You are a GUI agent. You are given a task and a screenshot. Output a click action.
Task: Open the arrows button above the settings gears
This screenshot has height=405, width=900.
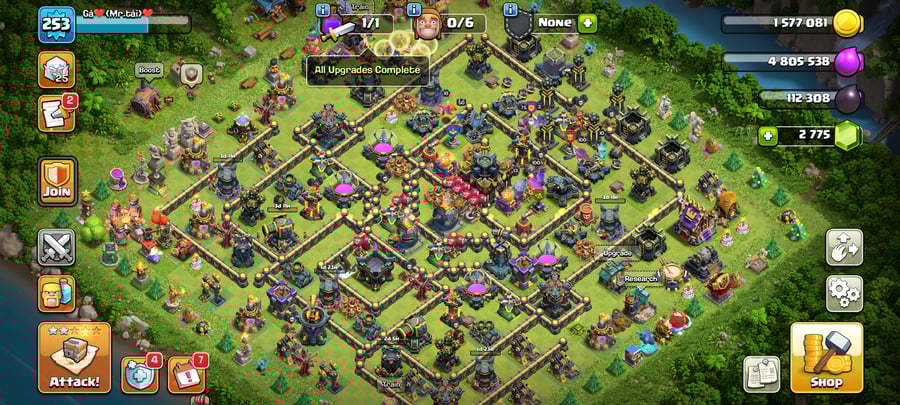(844, 248)
